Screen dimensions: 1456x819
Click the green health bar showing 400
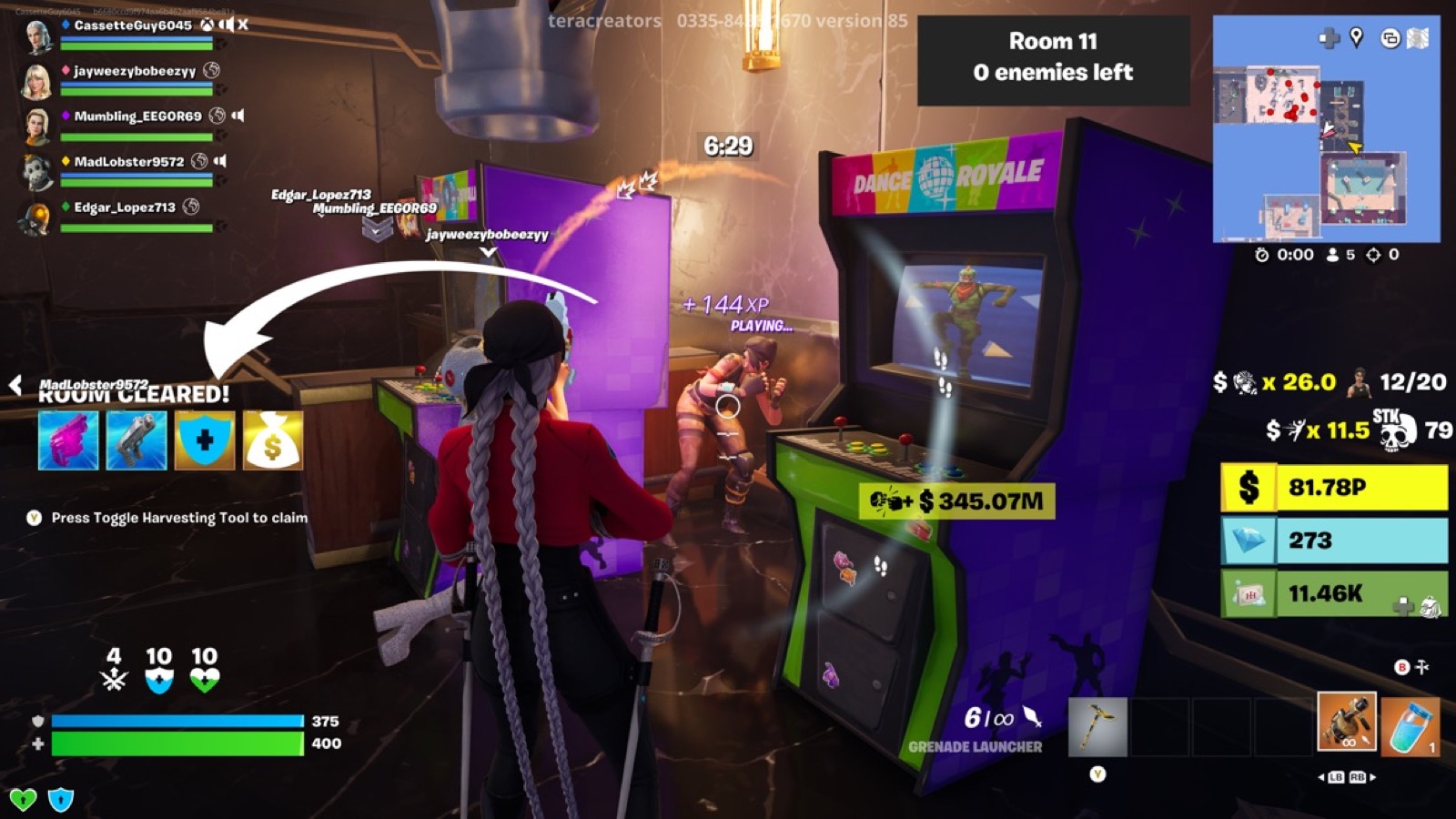coord(177,745)
